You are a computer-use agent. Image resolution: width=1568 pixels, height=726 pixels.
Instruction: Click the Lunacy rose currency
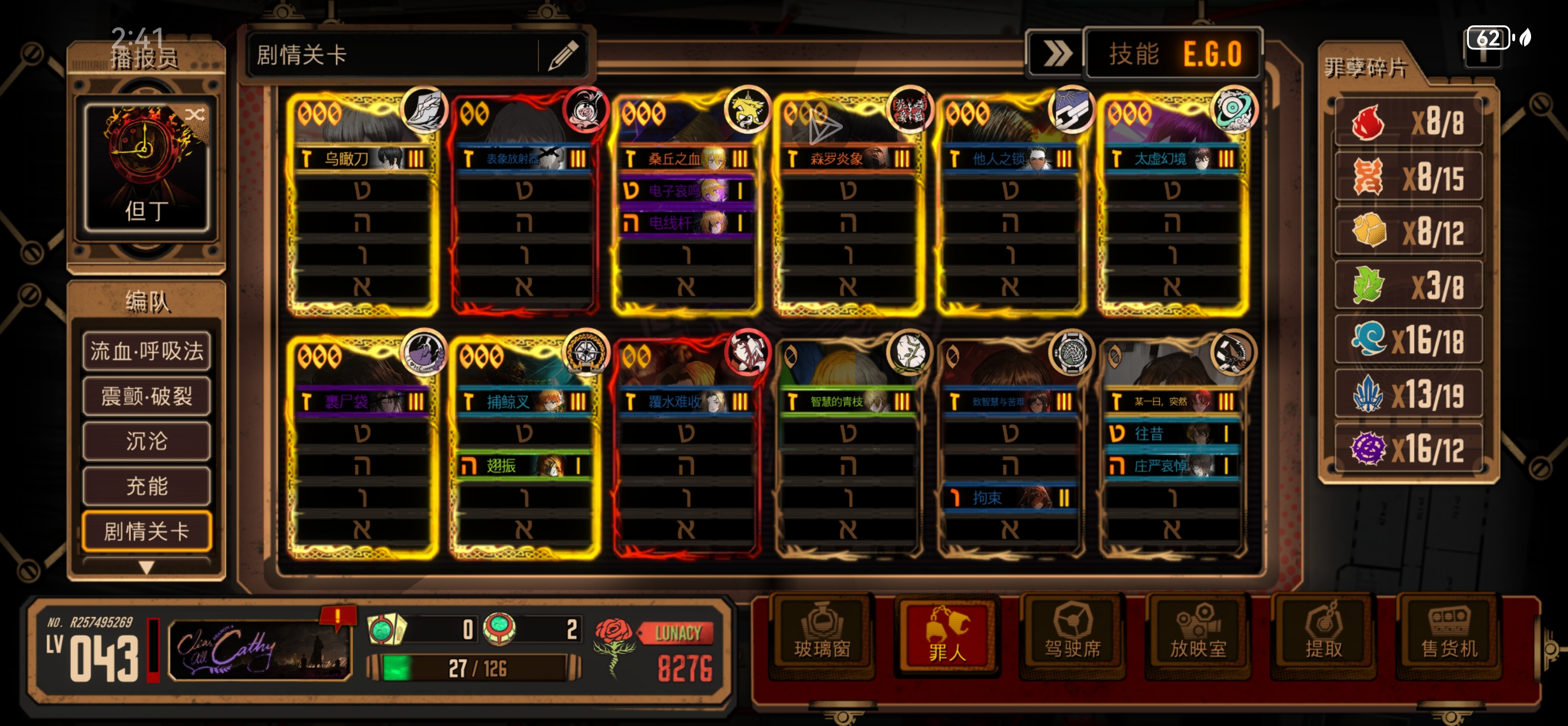click(614, 646)
